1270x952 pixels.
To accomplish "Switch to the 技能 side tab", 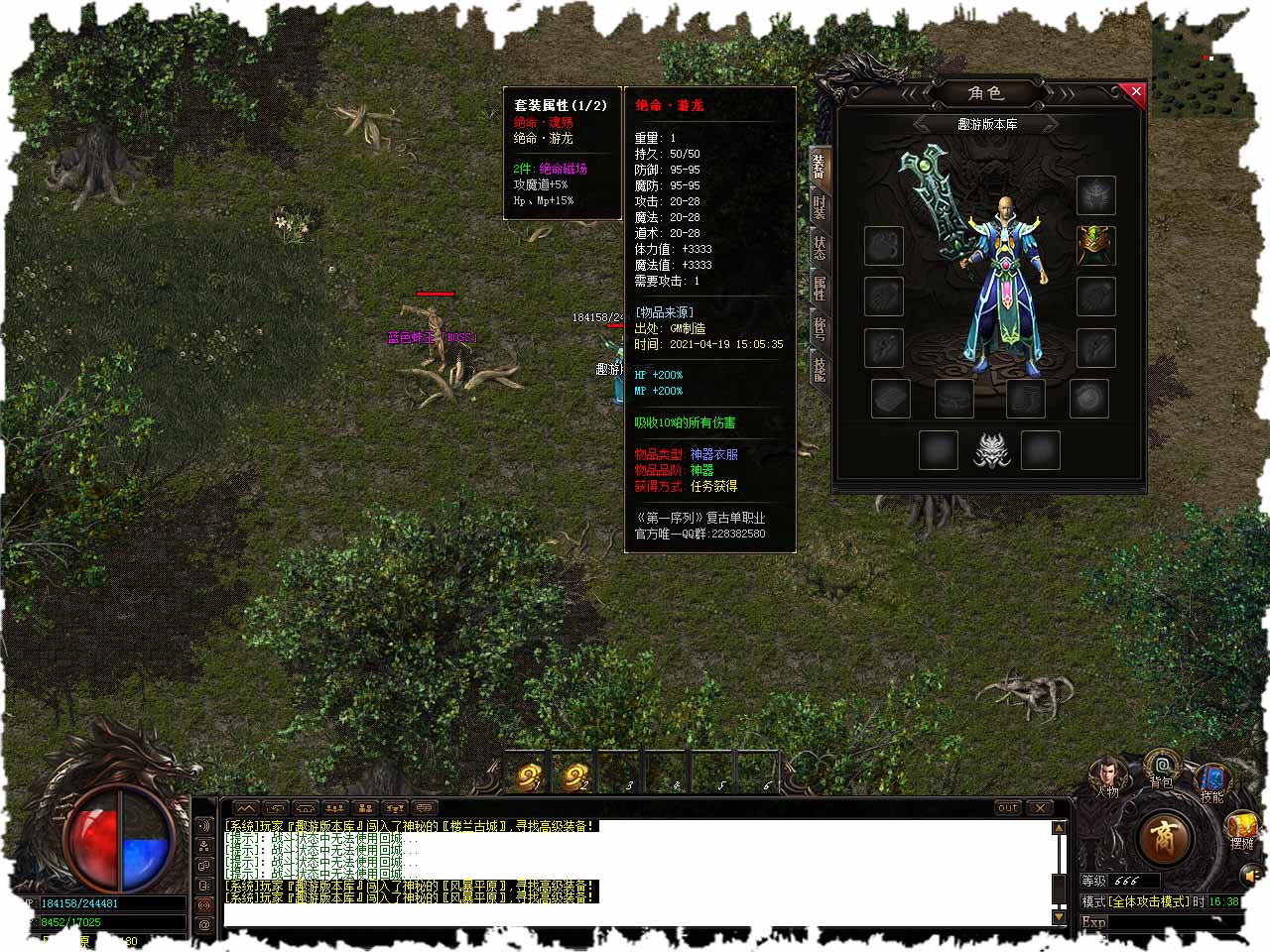I will tap(820, 369).
